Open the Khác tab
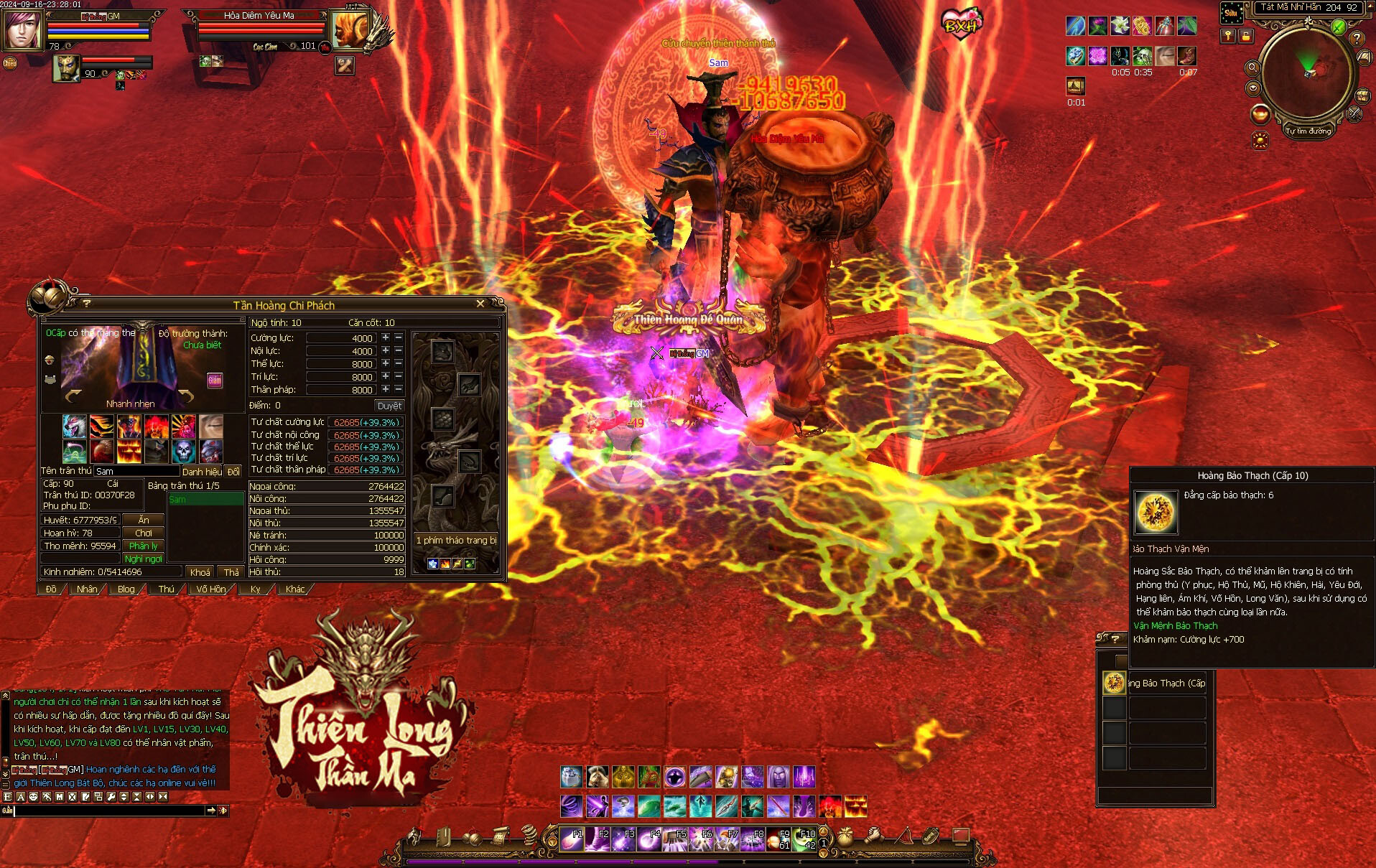 click(x=295, y=589)
